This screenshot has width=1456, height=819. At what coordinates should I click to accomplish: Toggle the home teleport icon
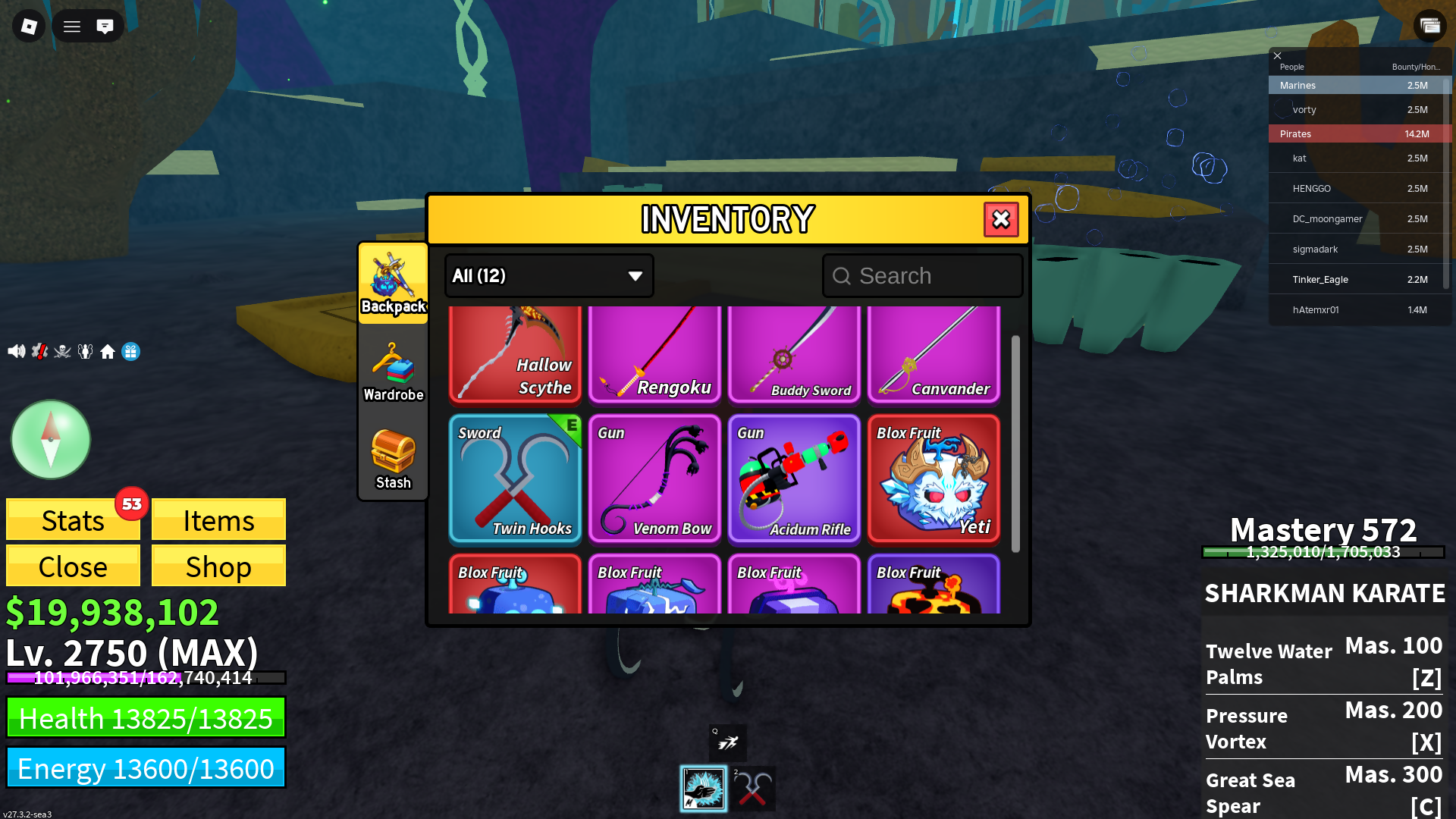coord(108,351)
